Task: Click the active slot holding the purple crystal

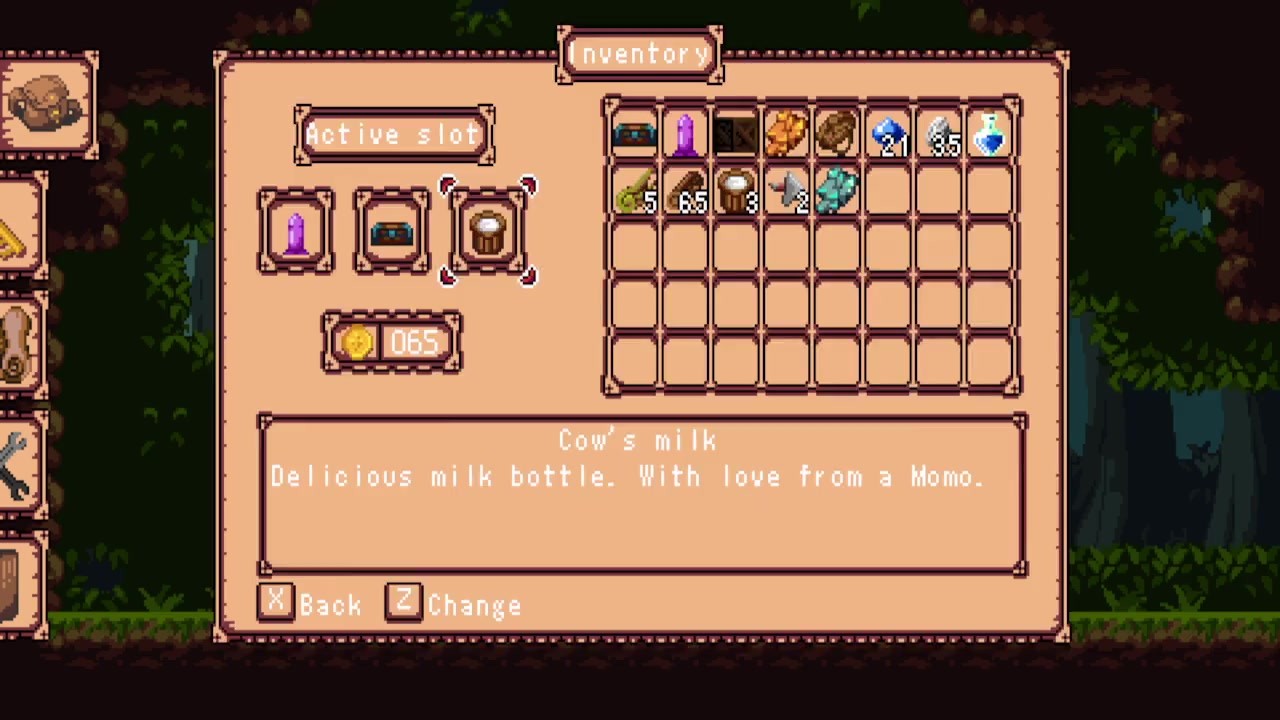Action: pyautogui.click(x=296, y=232)
